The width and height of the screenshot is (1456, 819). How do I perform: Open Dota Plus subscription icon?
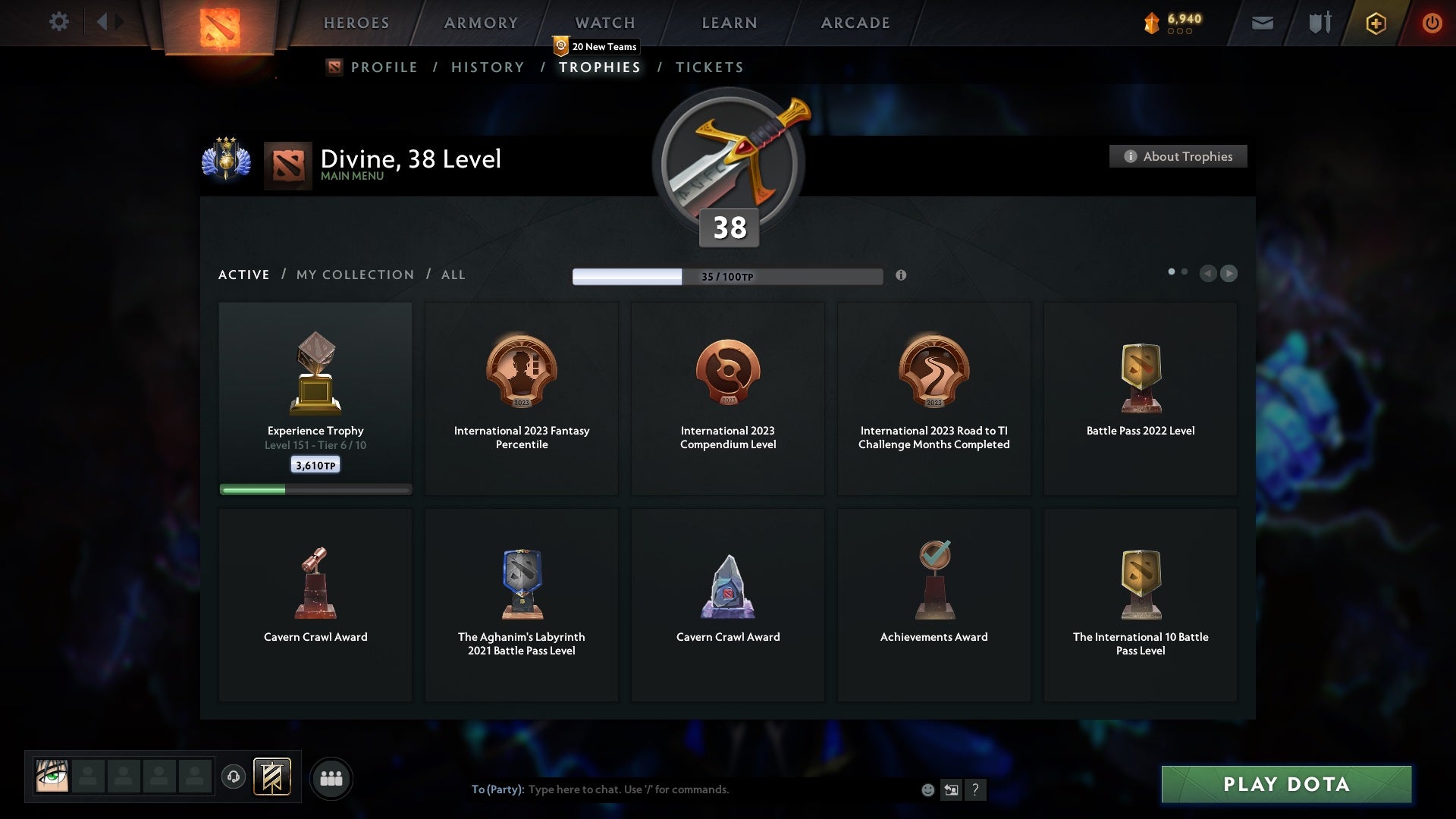click(1374, 23)
